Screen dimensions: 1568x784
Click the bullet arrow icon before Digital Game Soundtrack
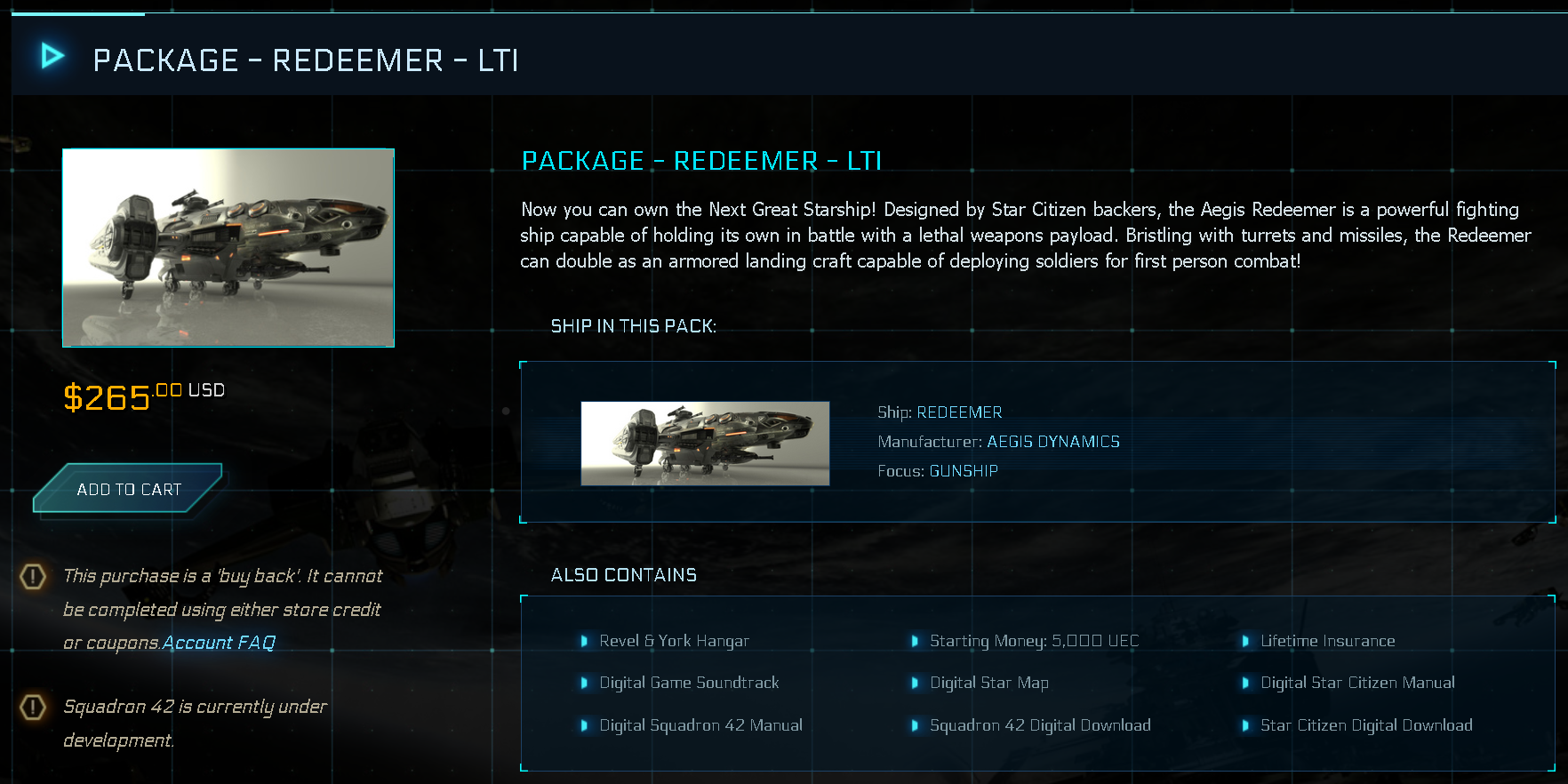(585, 683)
